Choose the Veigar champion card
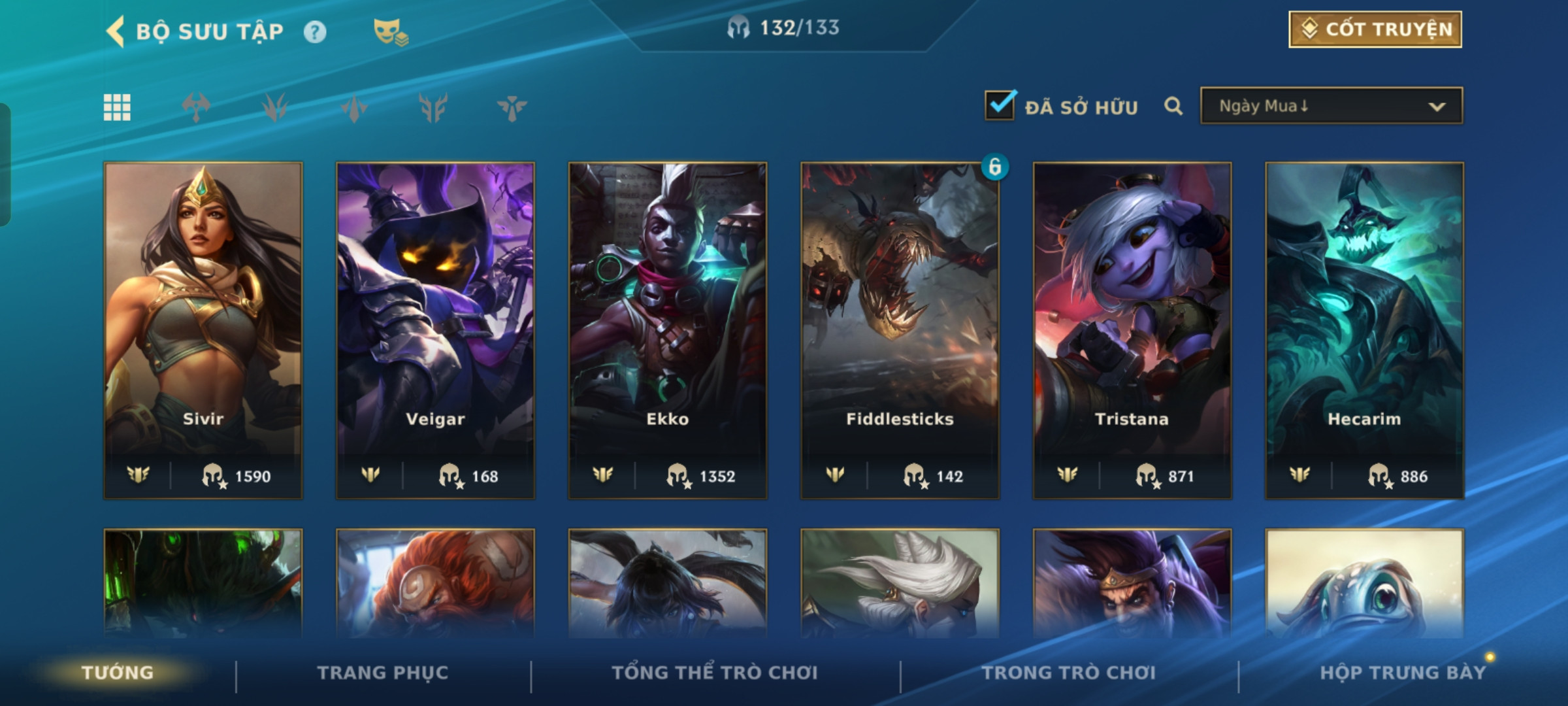Screen dimensions: 1568x706 435,330
